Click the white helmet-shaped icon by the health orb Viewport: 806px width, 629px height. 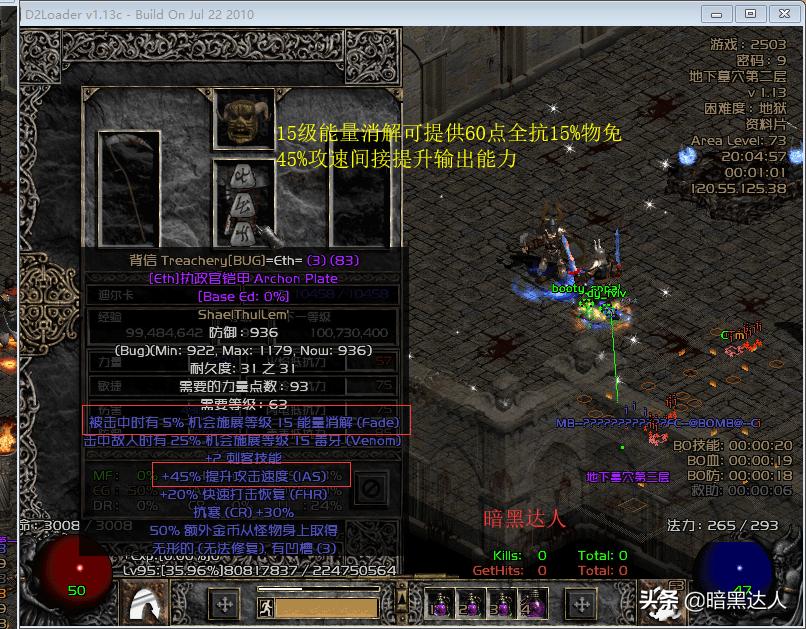click(x=149, y=601)
